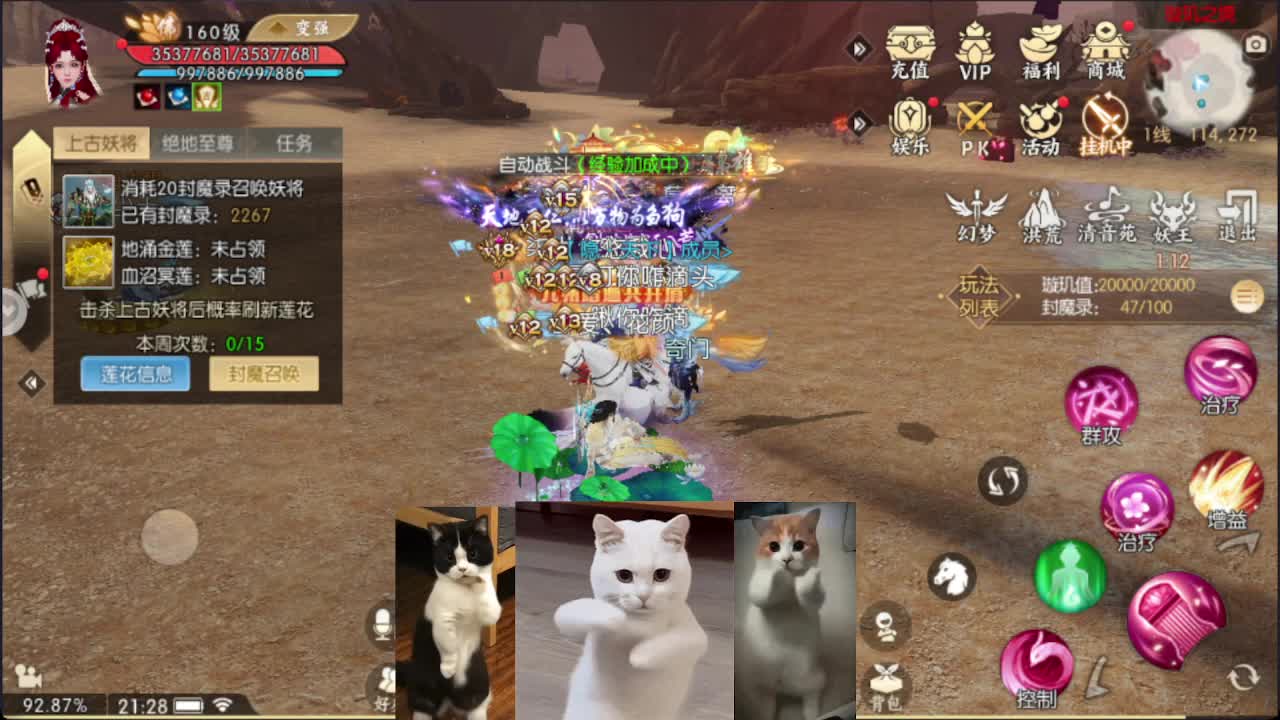Select the 幻梦 wings icon
Screen dimensions: 1280x720
click(x=977, y=215)
